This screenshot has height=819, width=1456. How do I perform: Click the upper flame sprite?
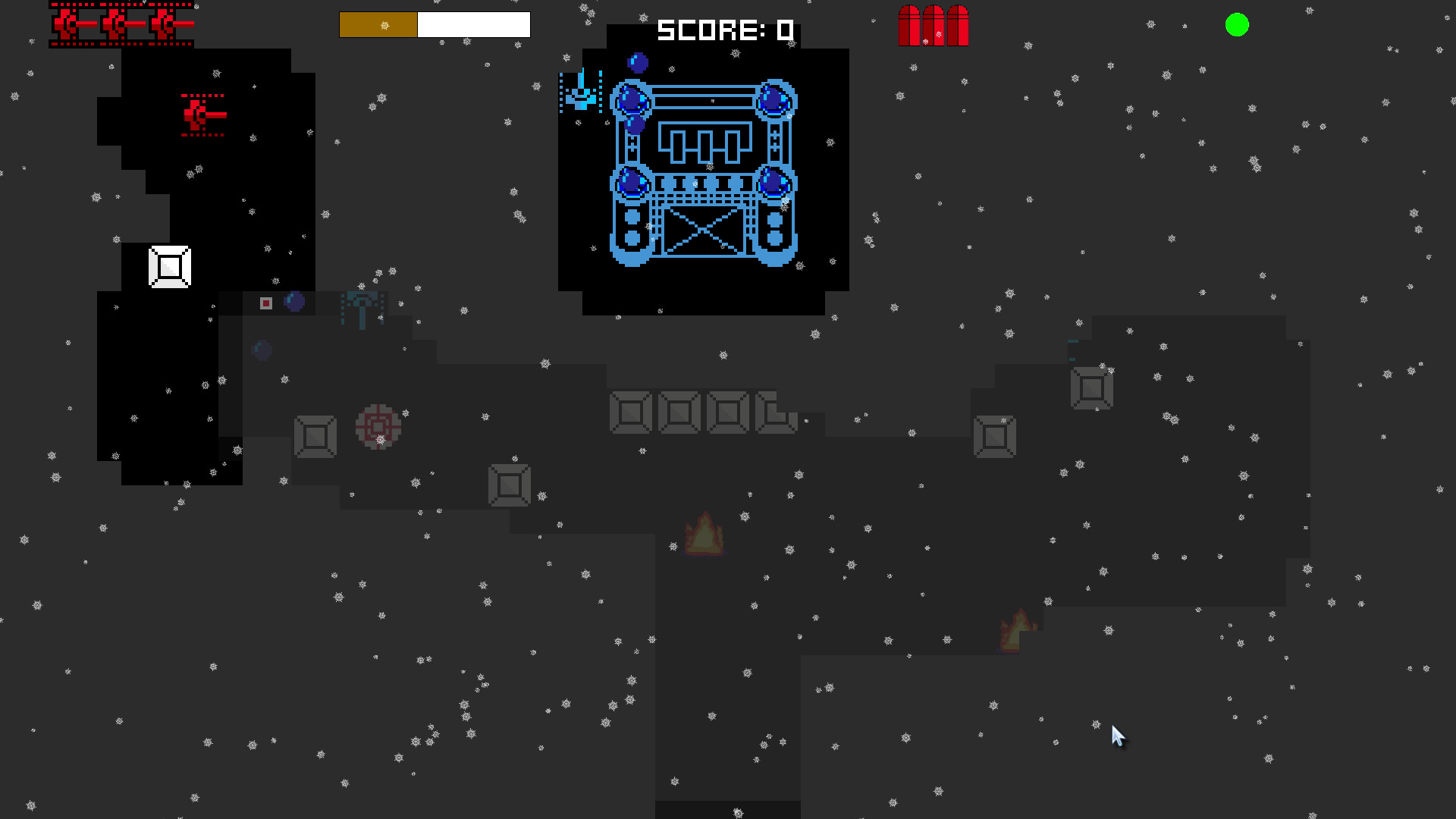[705, 531]
